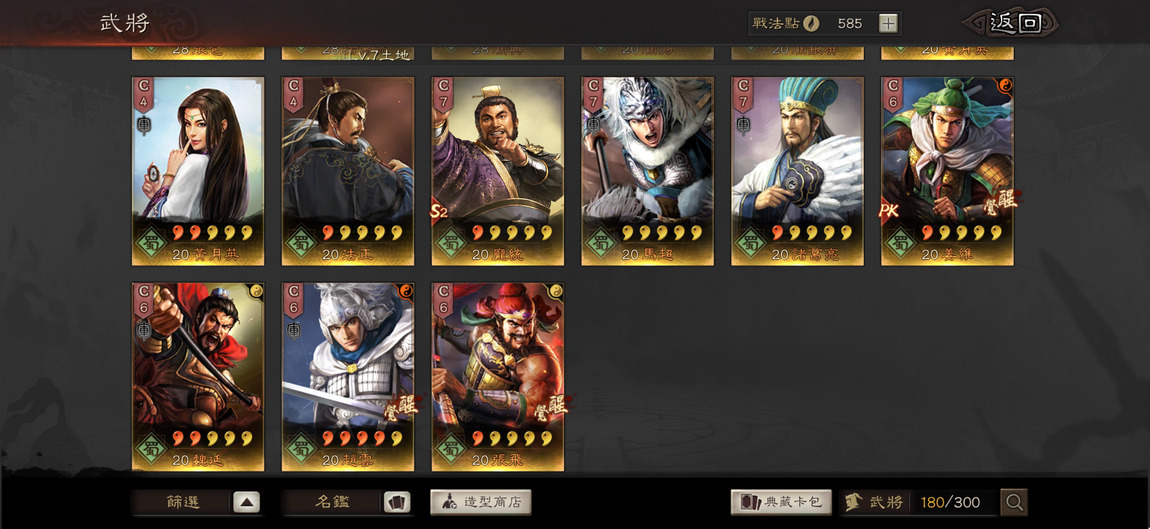Add tactic points with the plus button
Viewport: 1150px width, 529px height.
(888, 23)
